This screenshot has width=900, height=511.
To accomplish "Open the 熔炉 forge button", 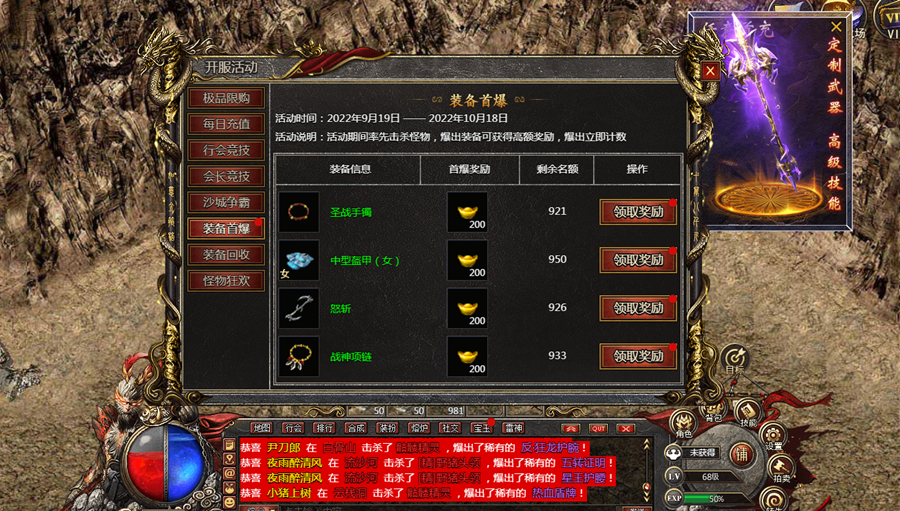I will 419,428.
